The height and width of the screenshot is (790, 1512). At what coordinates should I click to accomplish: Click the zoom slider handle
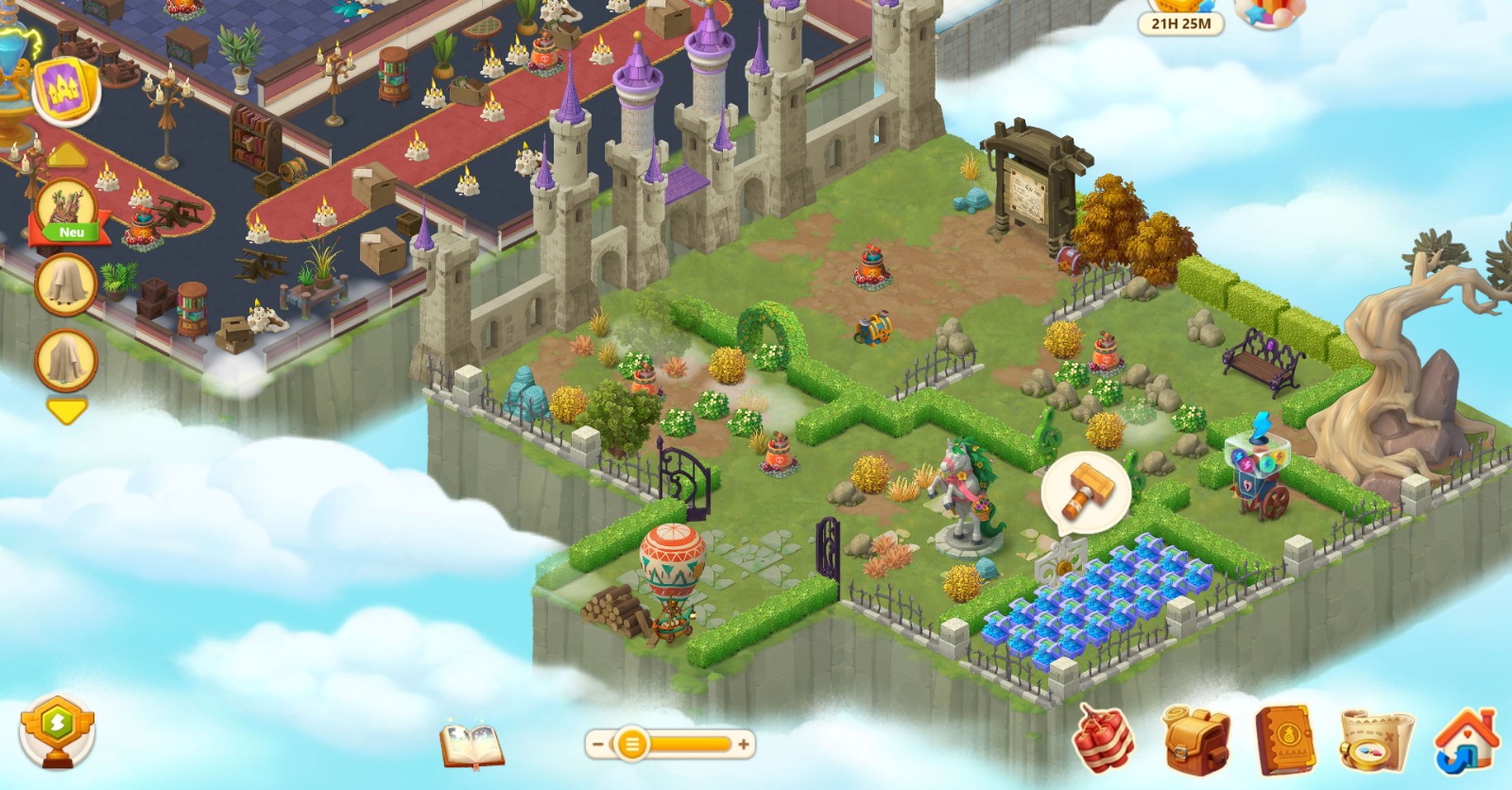click(631, 745)
